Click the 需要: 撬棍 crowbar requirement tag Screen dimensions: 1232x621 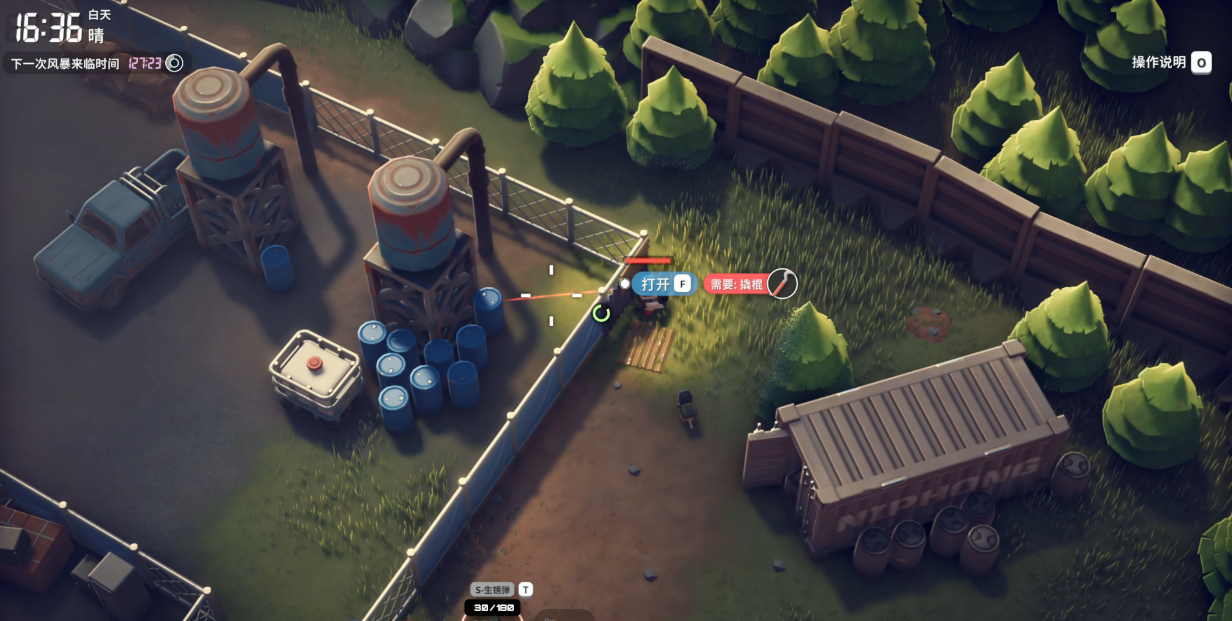click(x=736, y=285)
